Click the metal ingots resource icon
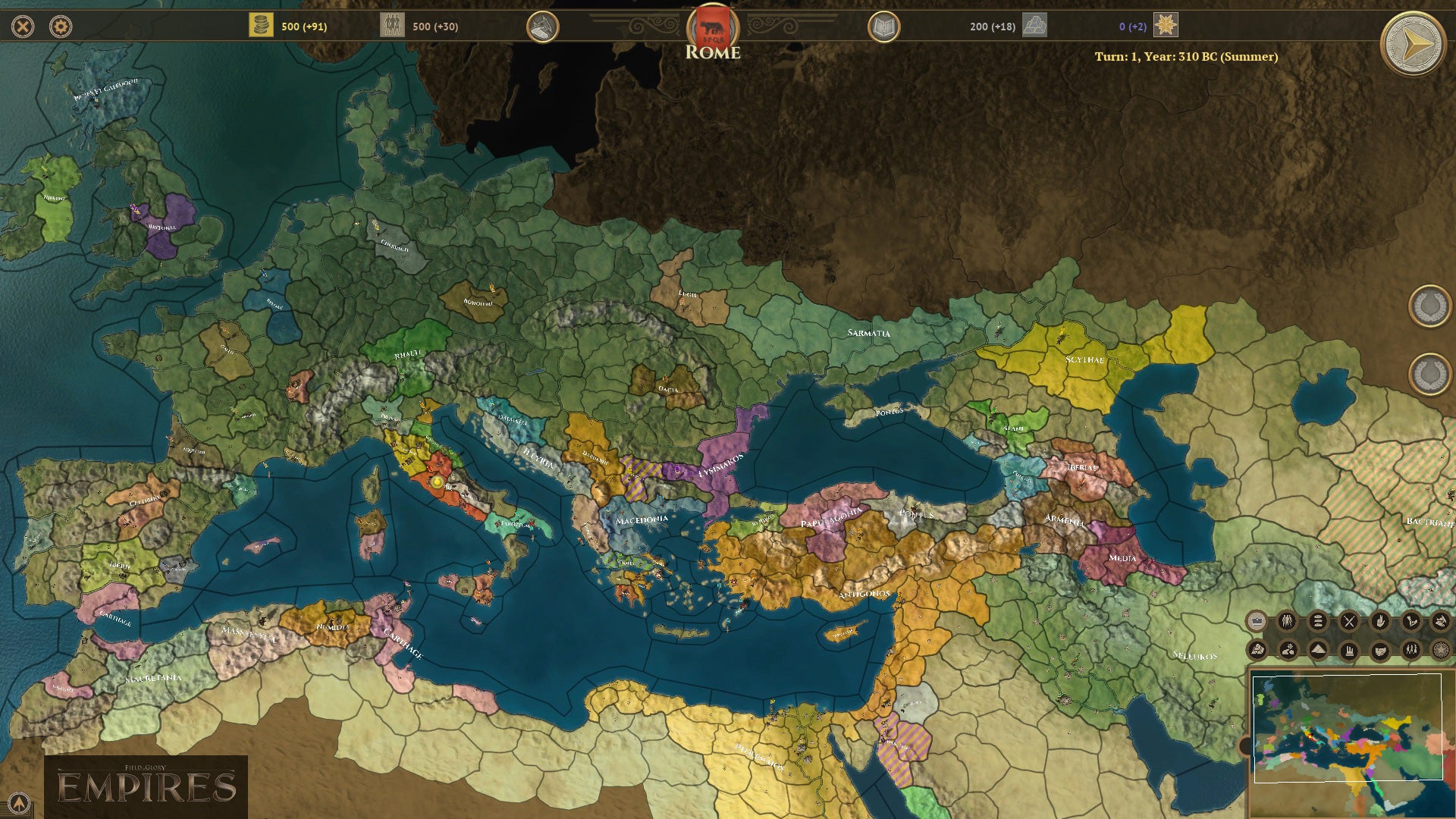The image size is (1456, 819). pyautogui.click(x=1034, y=26)
